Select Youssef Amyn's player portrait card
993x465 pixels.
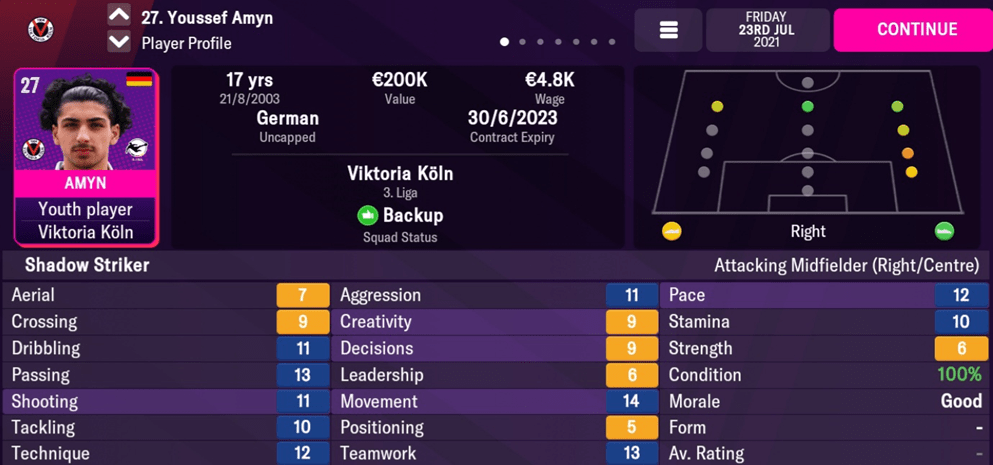tap(85, 157)
